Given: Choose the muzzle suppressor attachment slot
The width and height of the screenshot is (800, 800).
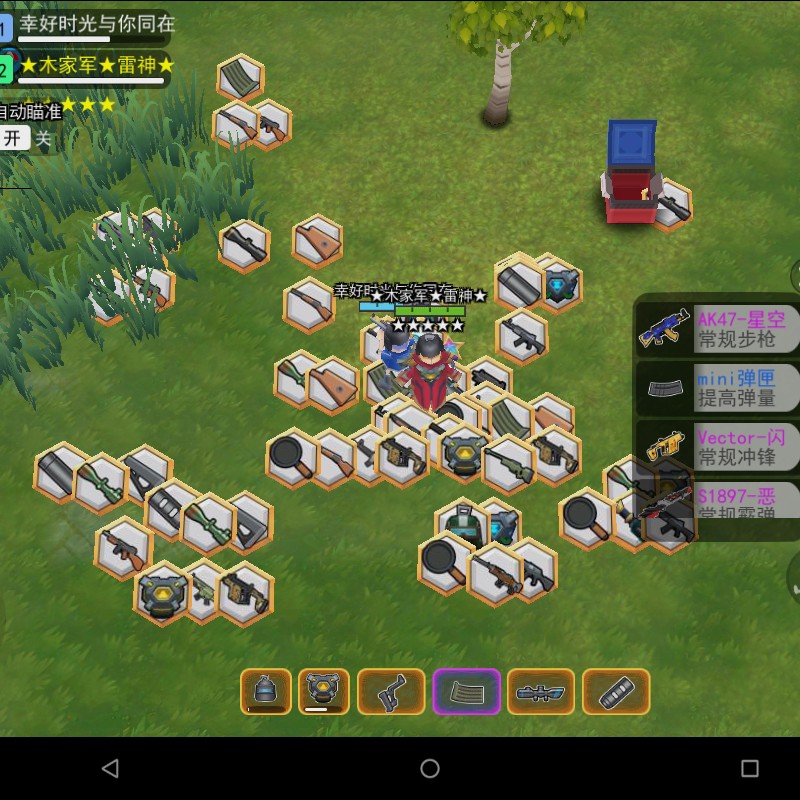Looking at the screenshot, I should pos(616,691).
